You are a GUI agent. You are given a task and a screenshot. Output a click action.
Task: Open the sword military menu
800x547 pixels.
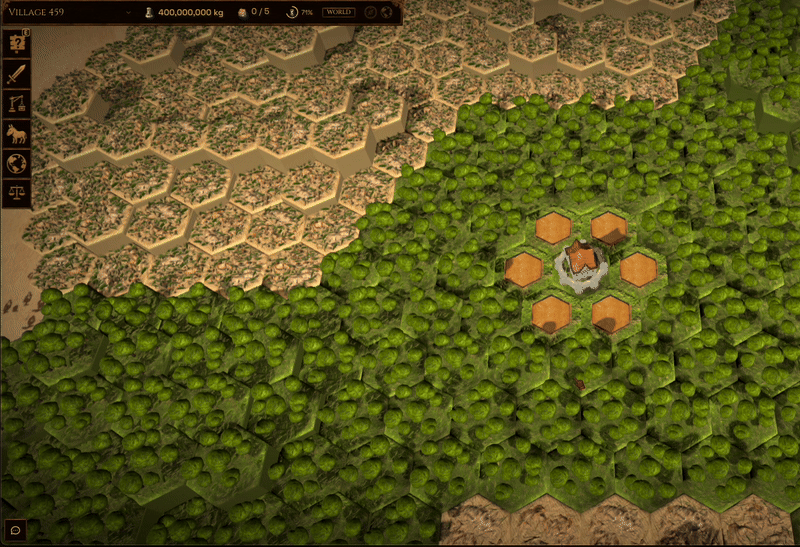[17, 74]
